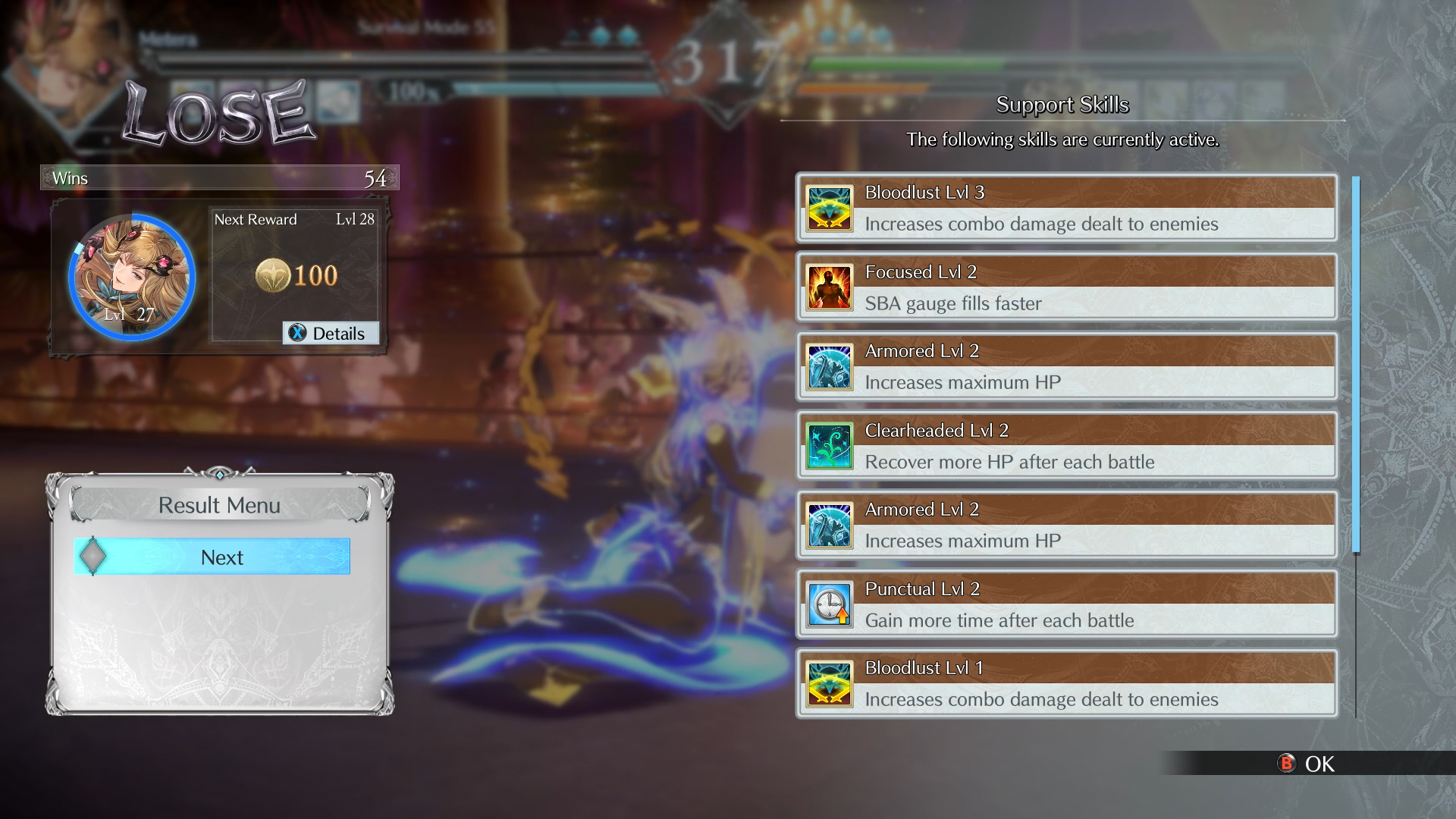The image size is (1456, 819).
Task: Choose the Focused Lvl 2 skill row
Action: (1065, 287)
